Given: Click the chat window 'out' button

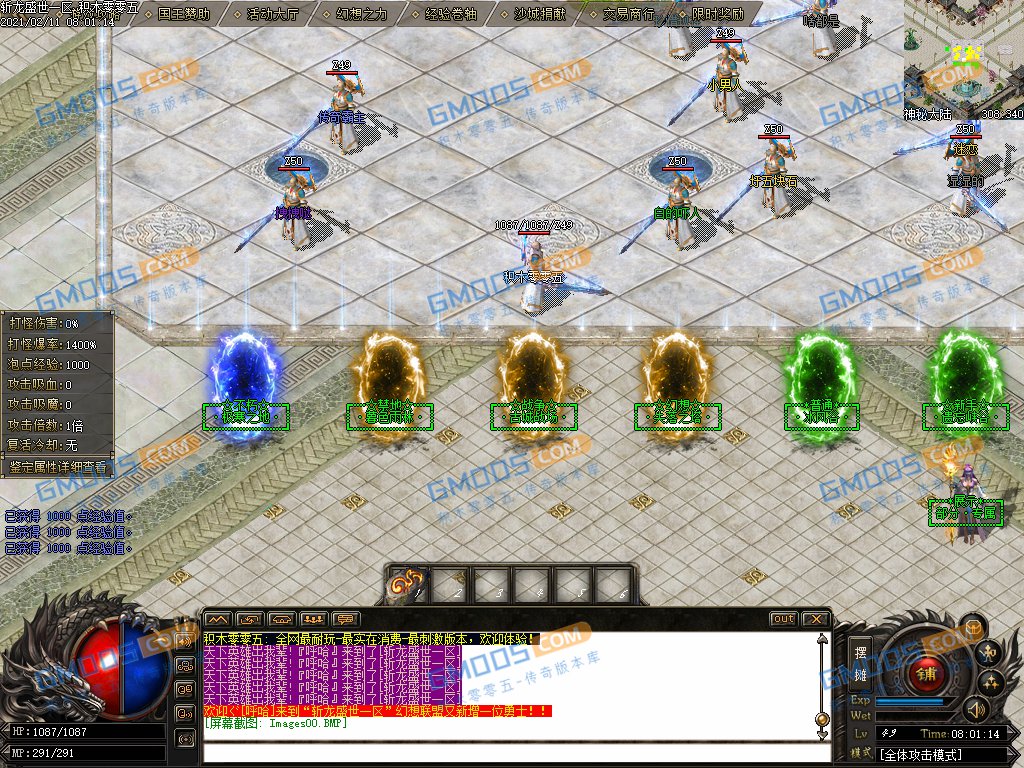Looking at the screenshot, I should click(783, 619).
